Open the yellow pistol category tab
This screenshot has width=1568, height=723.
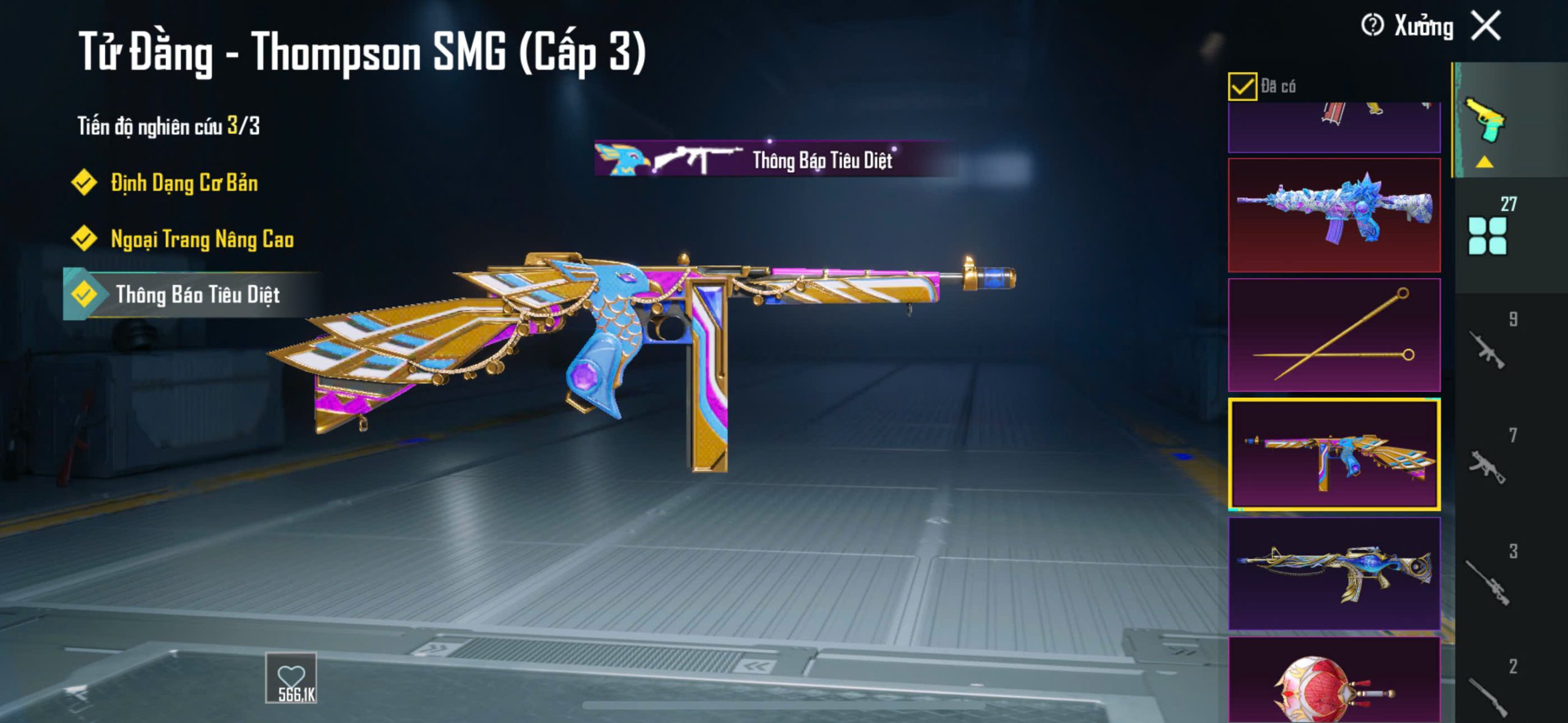(1486, 121)
